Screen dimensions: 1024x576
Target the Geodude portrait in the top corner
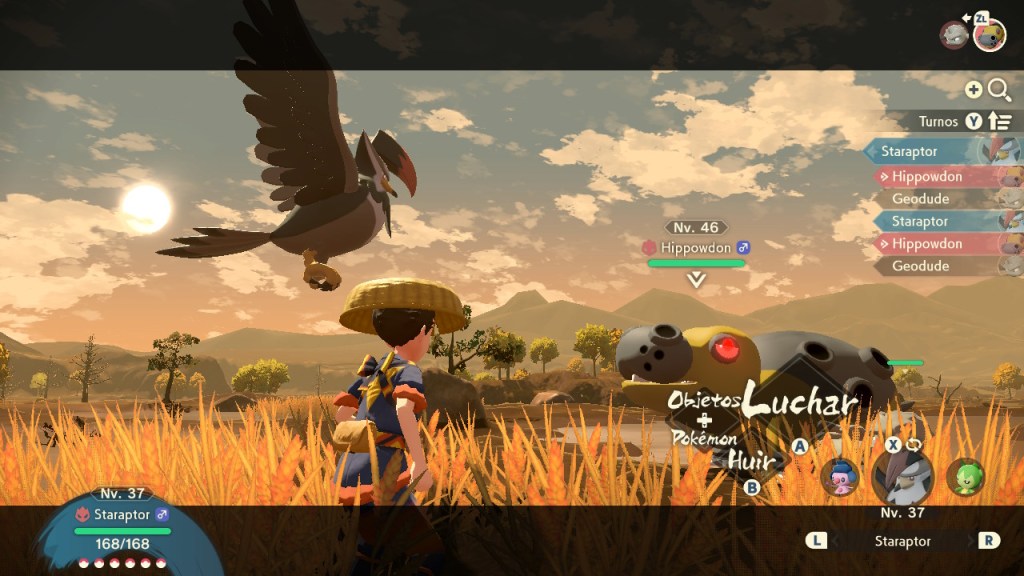(954, 35)
